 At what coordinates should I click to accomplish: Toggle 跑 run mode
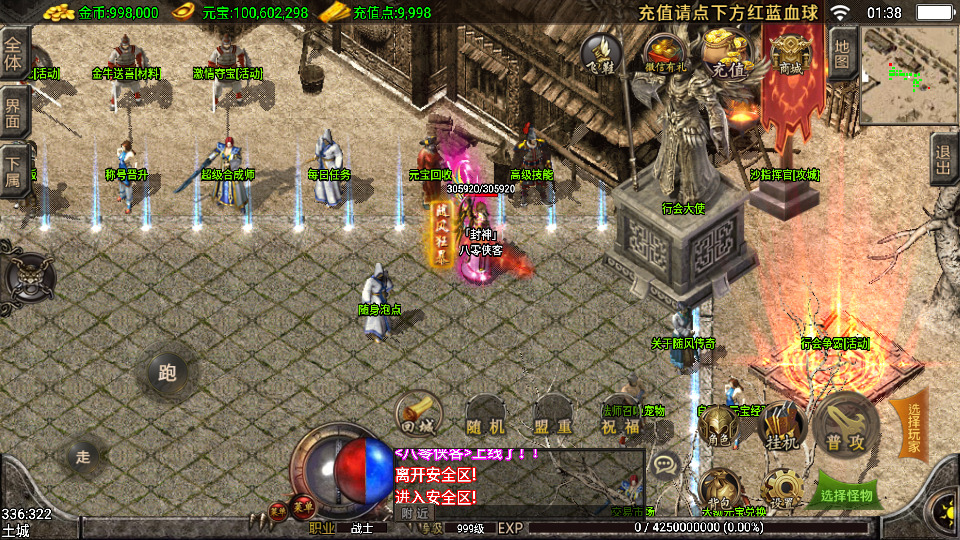[x=167, y=373]
